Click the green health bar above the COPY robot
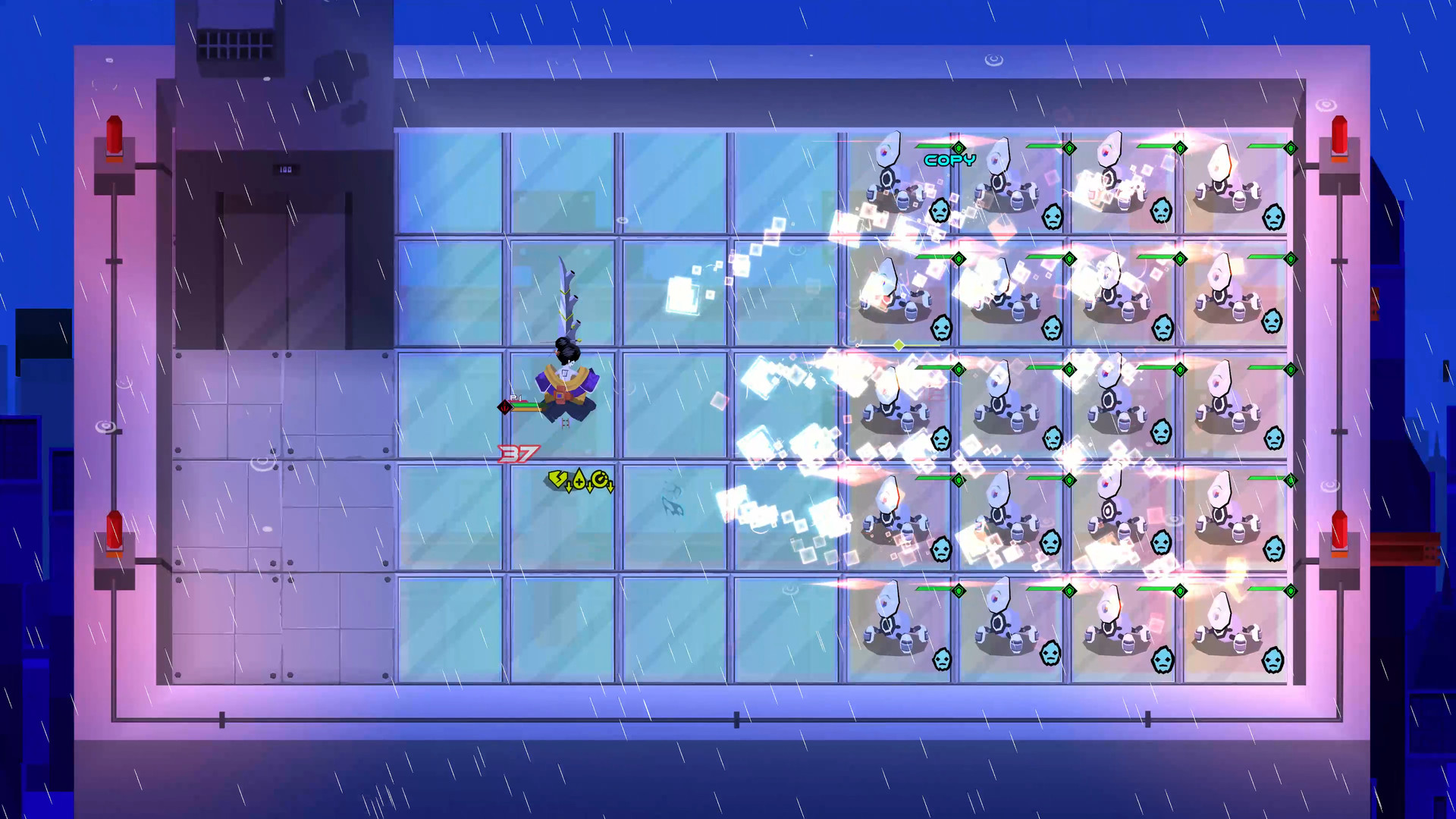 coord(933,146)
